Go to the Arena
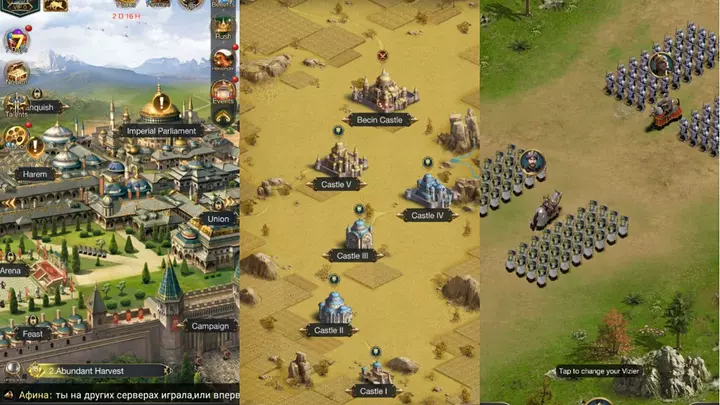This screenshot has height=405, width=720. point(10,270)
